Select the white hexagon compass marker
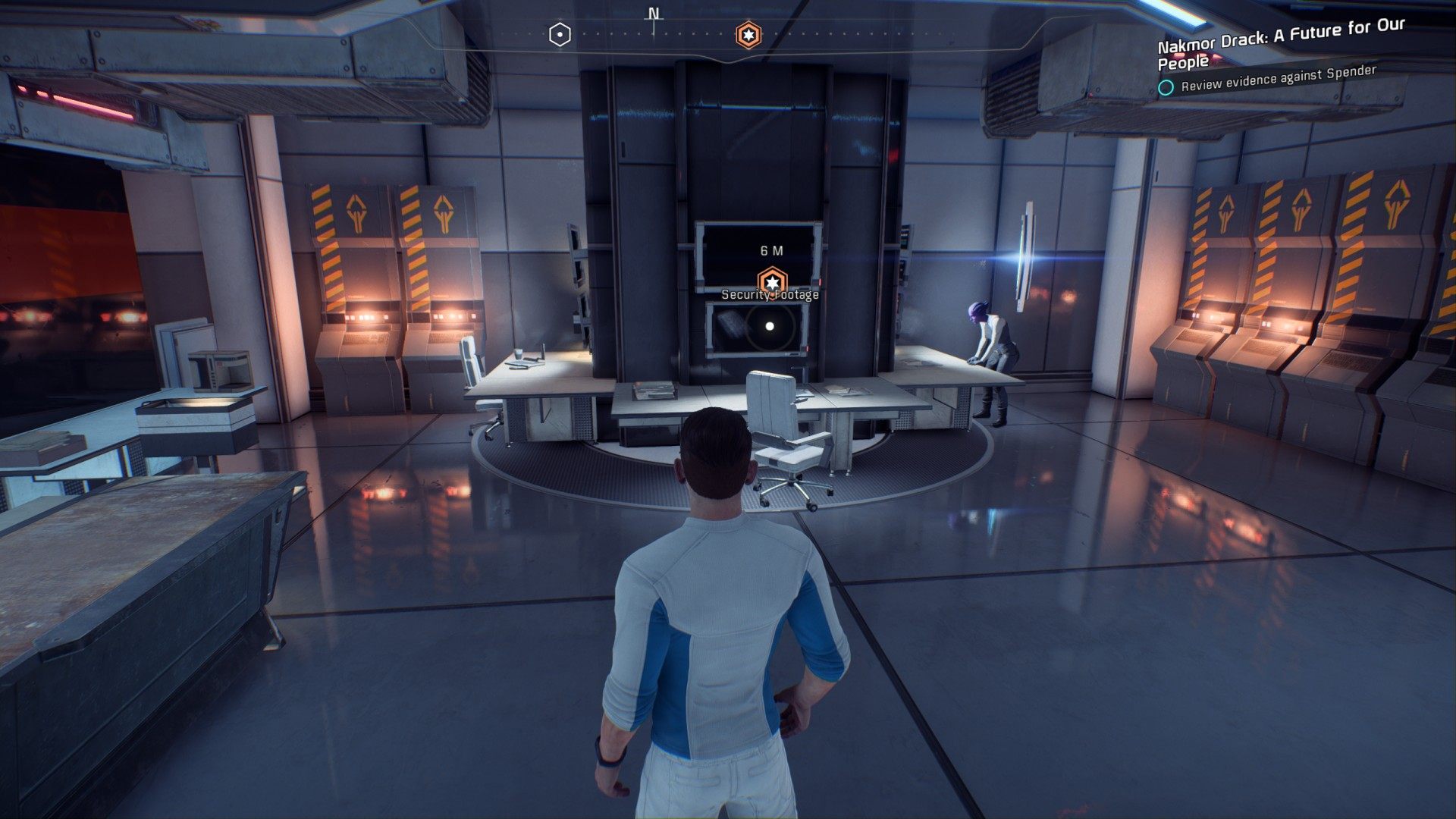 point(560,35)
